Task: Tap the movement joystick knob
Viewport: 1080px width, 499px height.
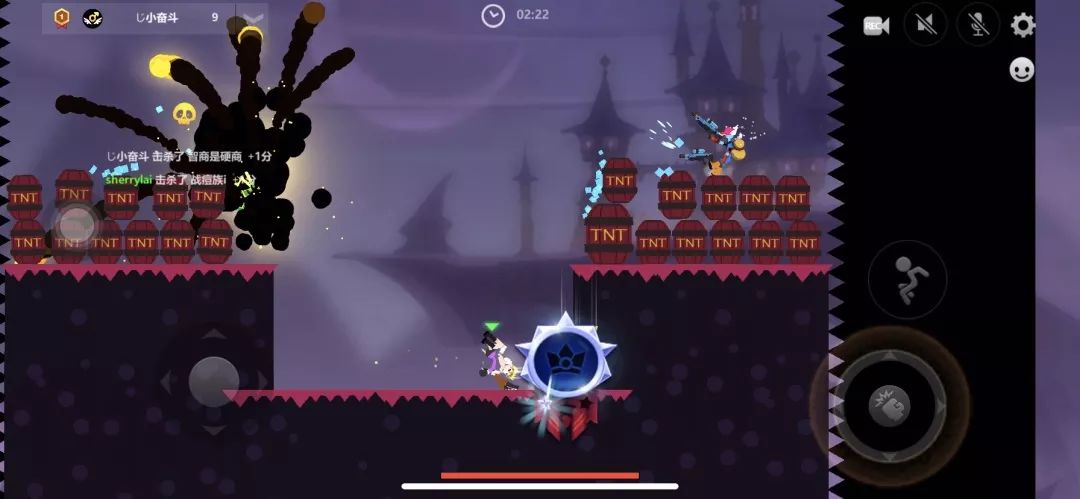Action: click(213, 381)
